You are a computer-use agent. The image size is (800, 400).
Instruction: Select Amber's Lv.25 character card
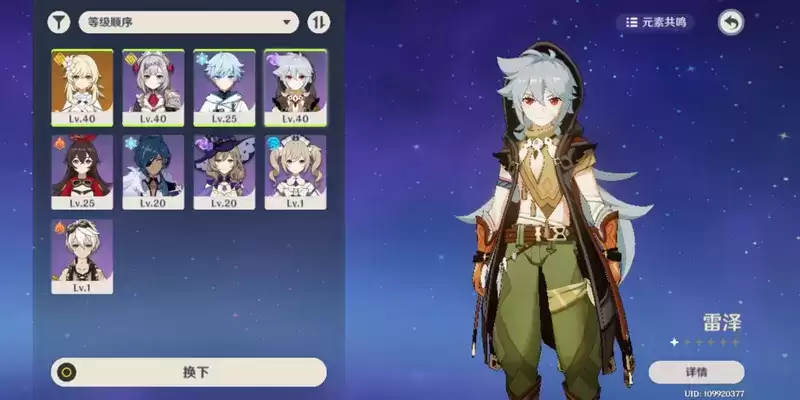pyautogui.click(x=82, y=172)
